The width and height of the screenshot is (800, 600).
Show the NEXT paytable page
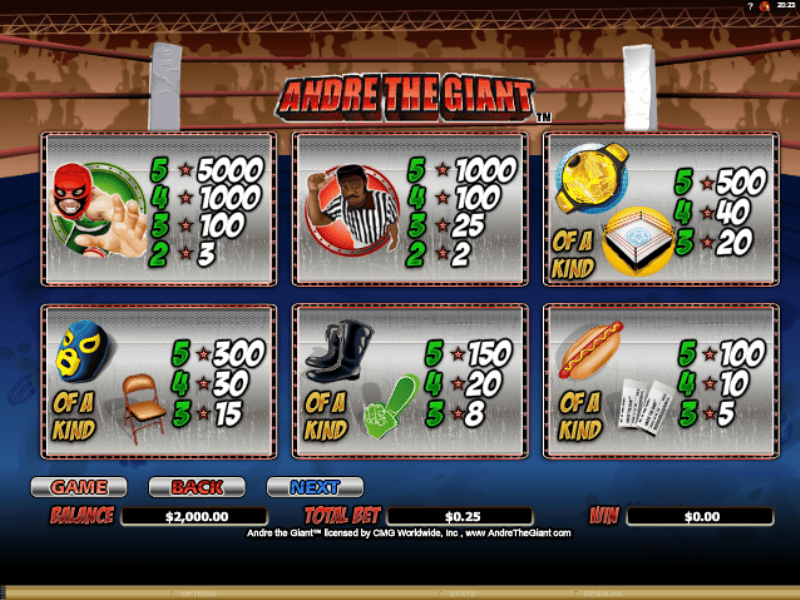(315, 487)
